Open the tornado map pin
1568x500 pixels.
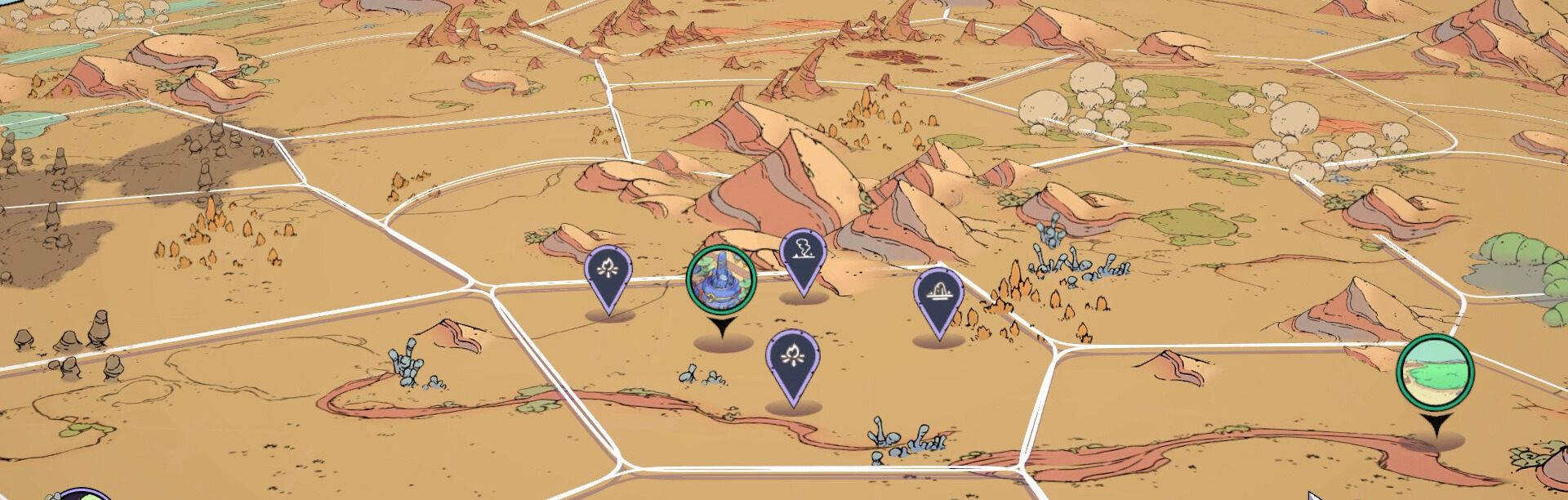point(803,254)
